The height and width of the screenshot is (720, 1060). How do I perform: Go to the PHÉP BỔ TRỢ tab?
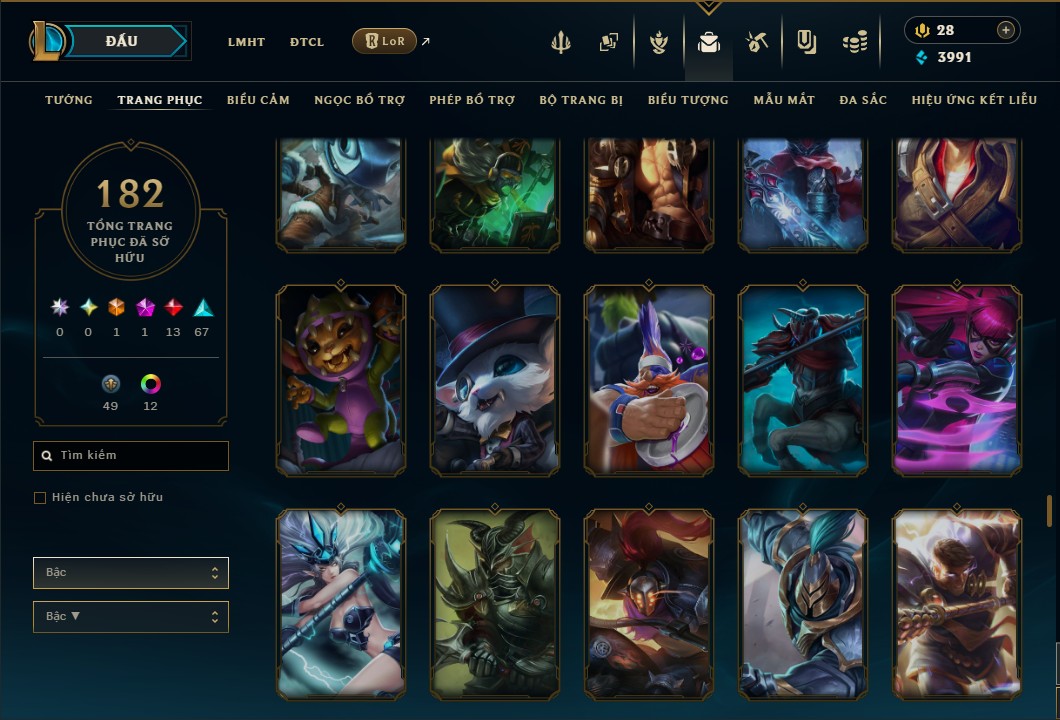pos(472,100)
